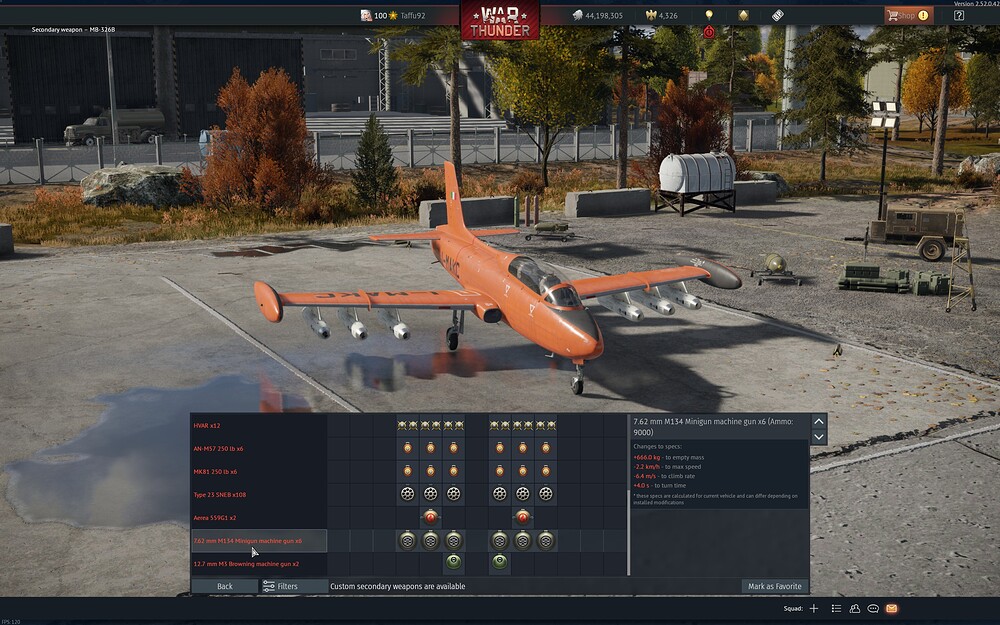This screenshot has height=625, width=1000.
Task: Open the glowing mail envelope
Action: tap(891, 608)
